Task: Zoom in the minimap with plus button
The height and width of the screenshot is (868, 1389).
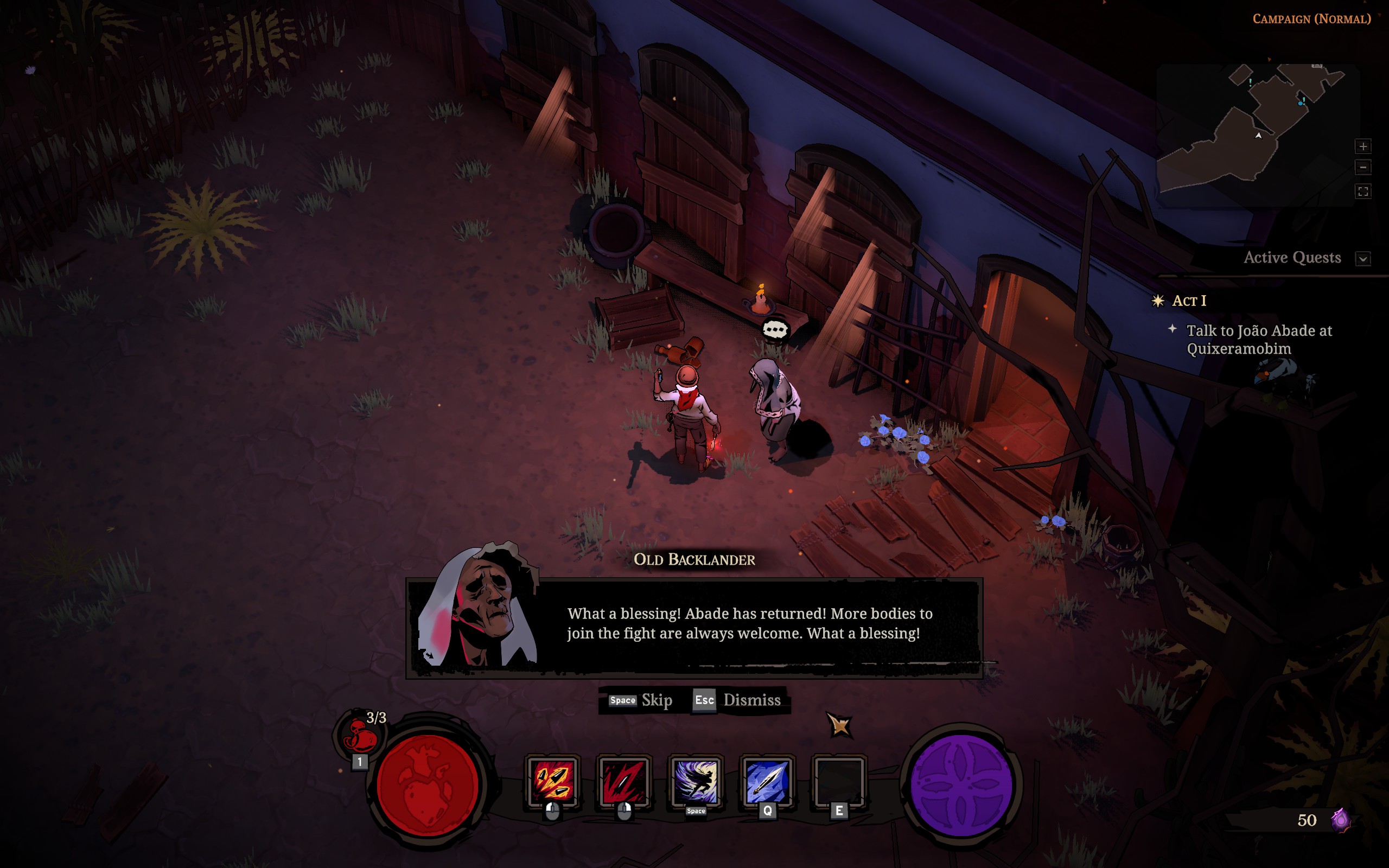Action: (1362, 146)
